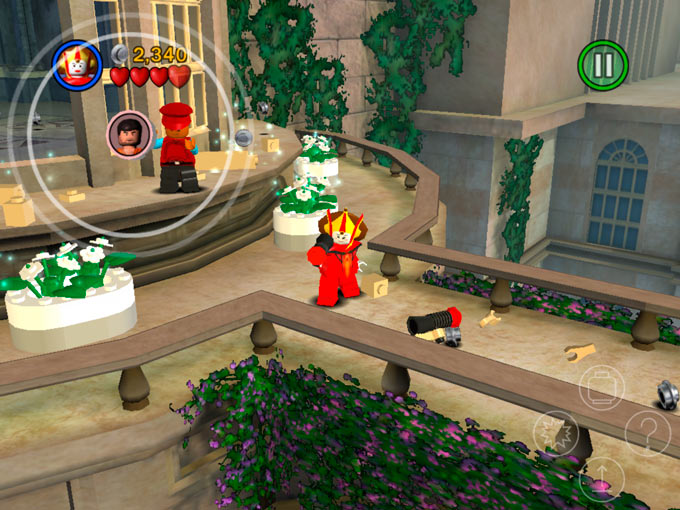This screenshot has height=510, width=680.
Task: Tap the LEGO minifigure head button
Action: pyautogui.click(x=602, y=387)
